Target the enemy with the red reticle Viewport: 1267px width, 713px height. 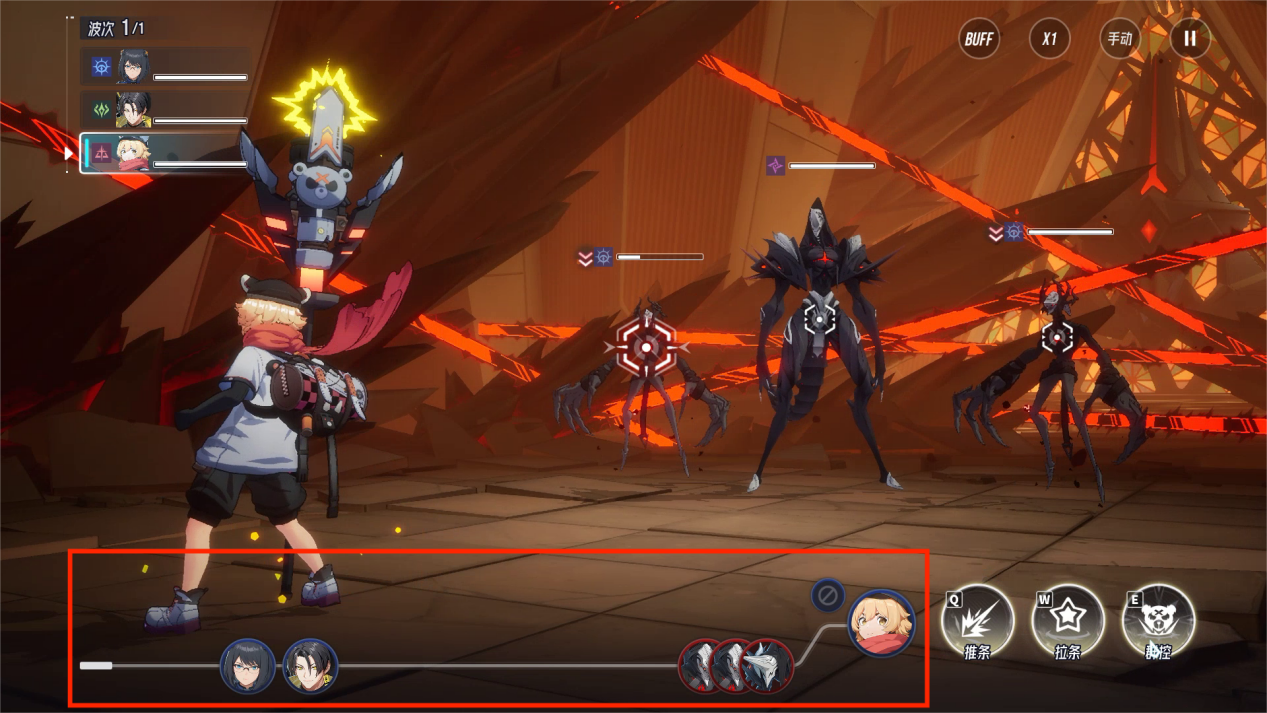click(x=646, y=347)
